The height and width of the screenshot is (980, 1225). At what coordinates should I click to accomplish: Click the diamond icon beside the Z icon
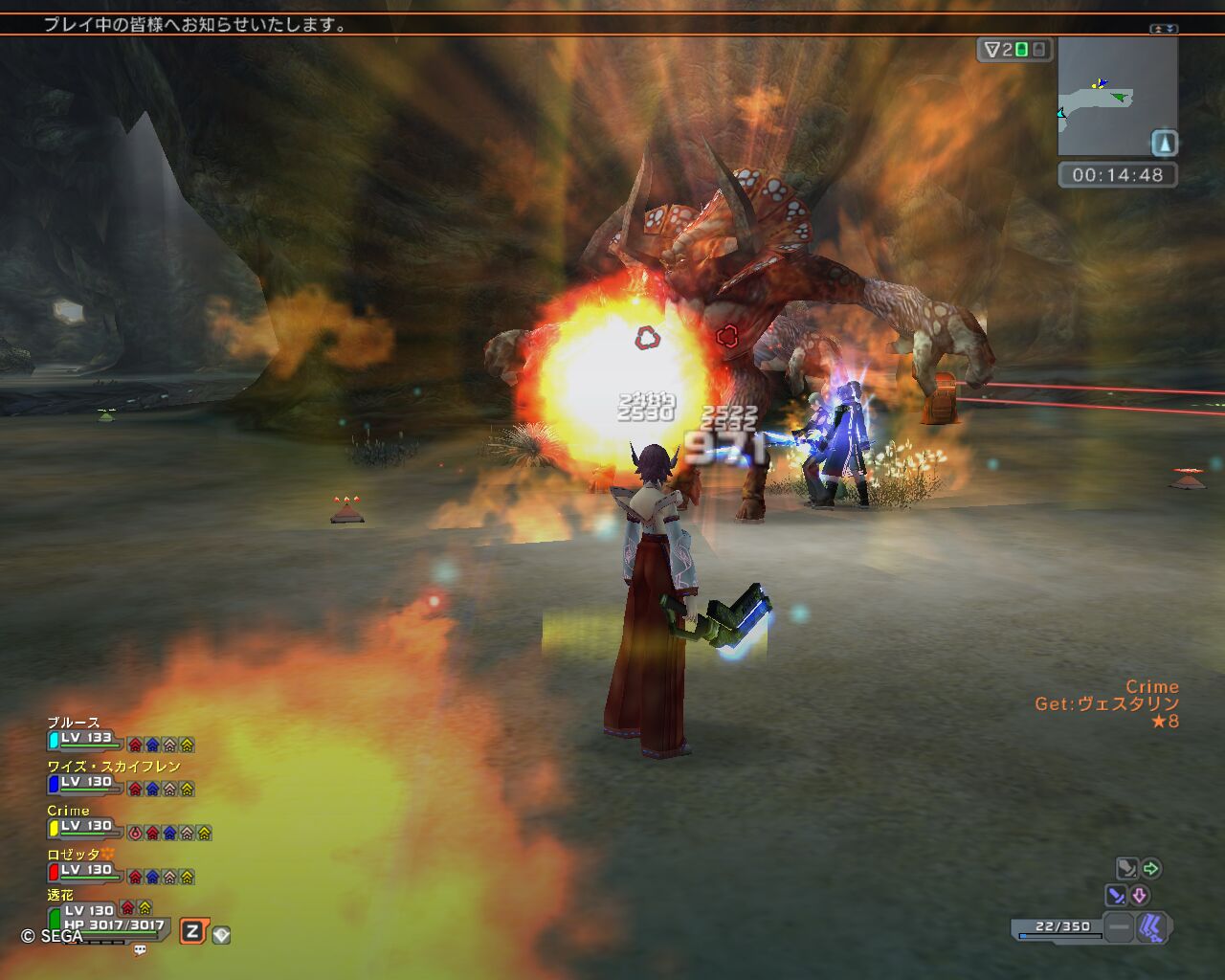(221, 935)
